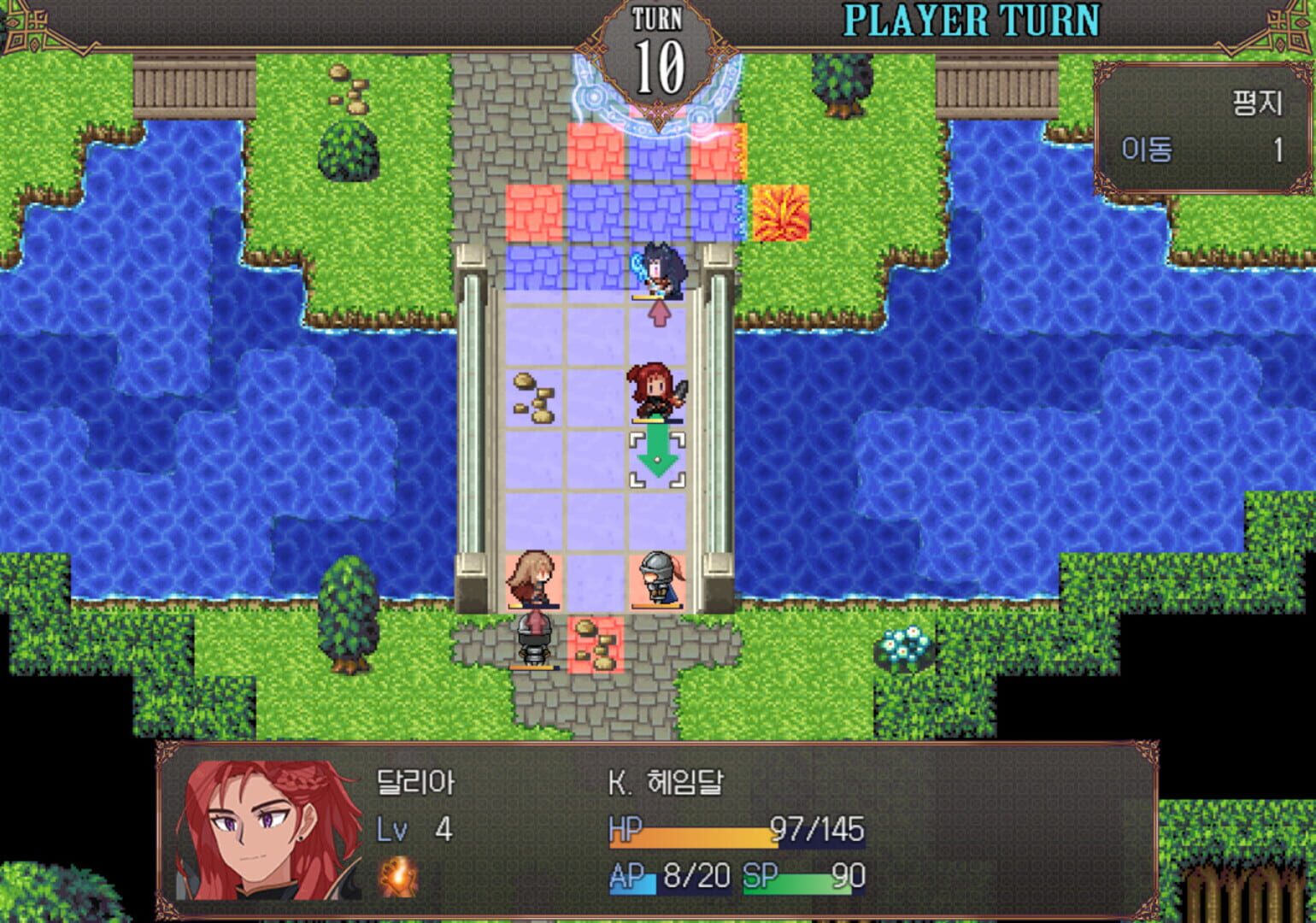
Task: Click the PLAYER TURN banner text
Action: (970, 19)
